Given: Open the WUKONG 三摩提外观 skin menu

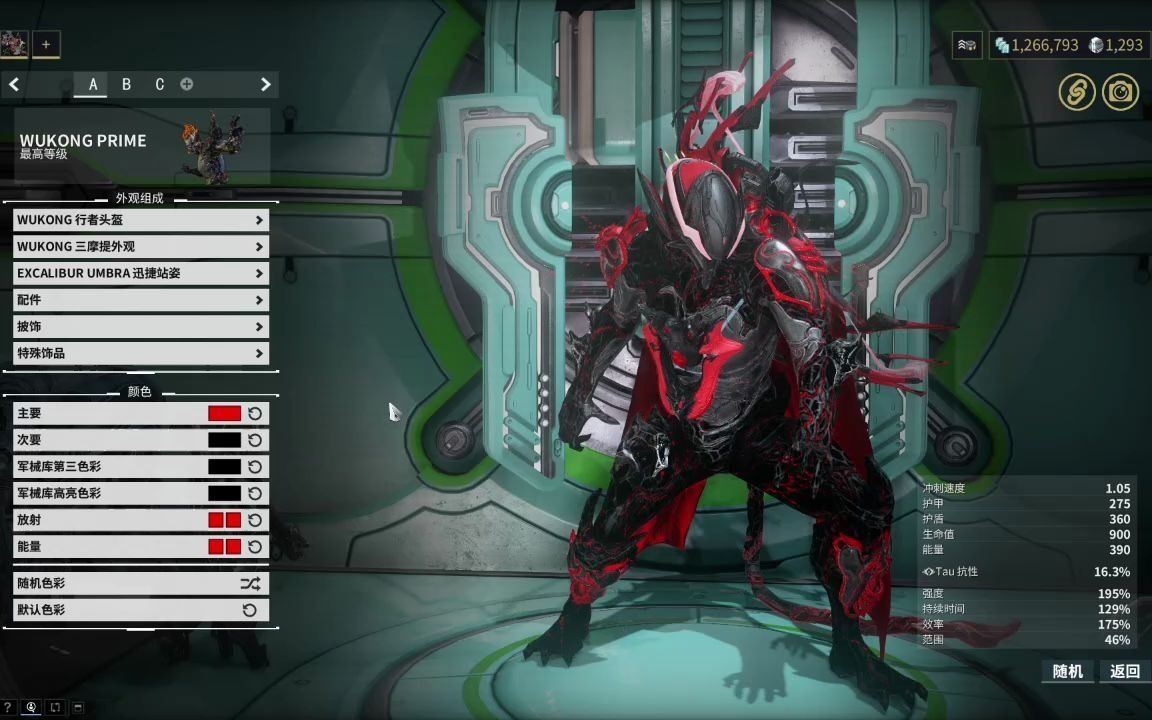Looking at the screenshot, I should (x=140, y=246).
